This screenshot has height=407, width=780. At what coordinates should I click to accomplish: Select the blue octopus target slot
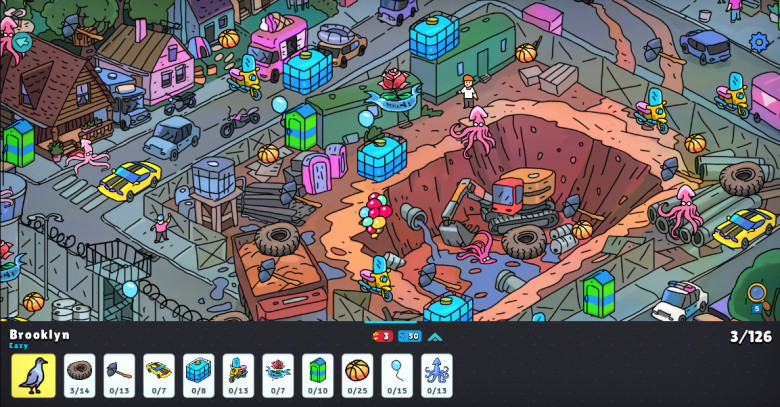click(x=437, y=375)
